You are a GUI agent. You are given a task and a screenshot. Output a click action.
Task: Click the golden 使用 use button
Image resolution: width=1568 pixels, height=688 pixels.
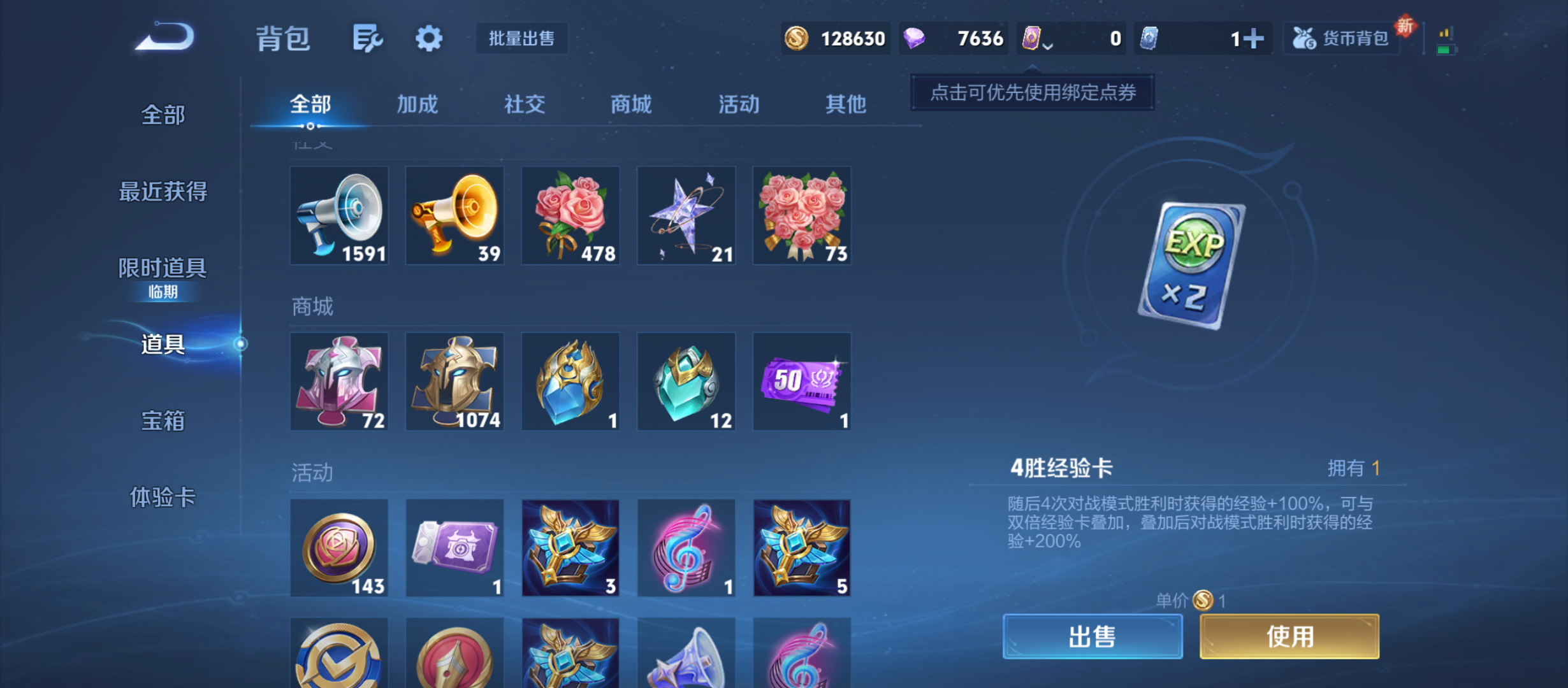pyautogui.click(x=1289, y=636)
